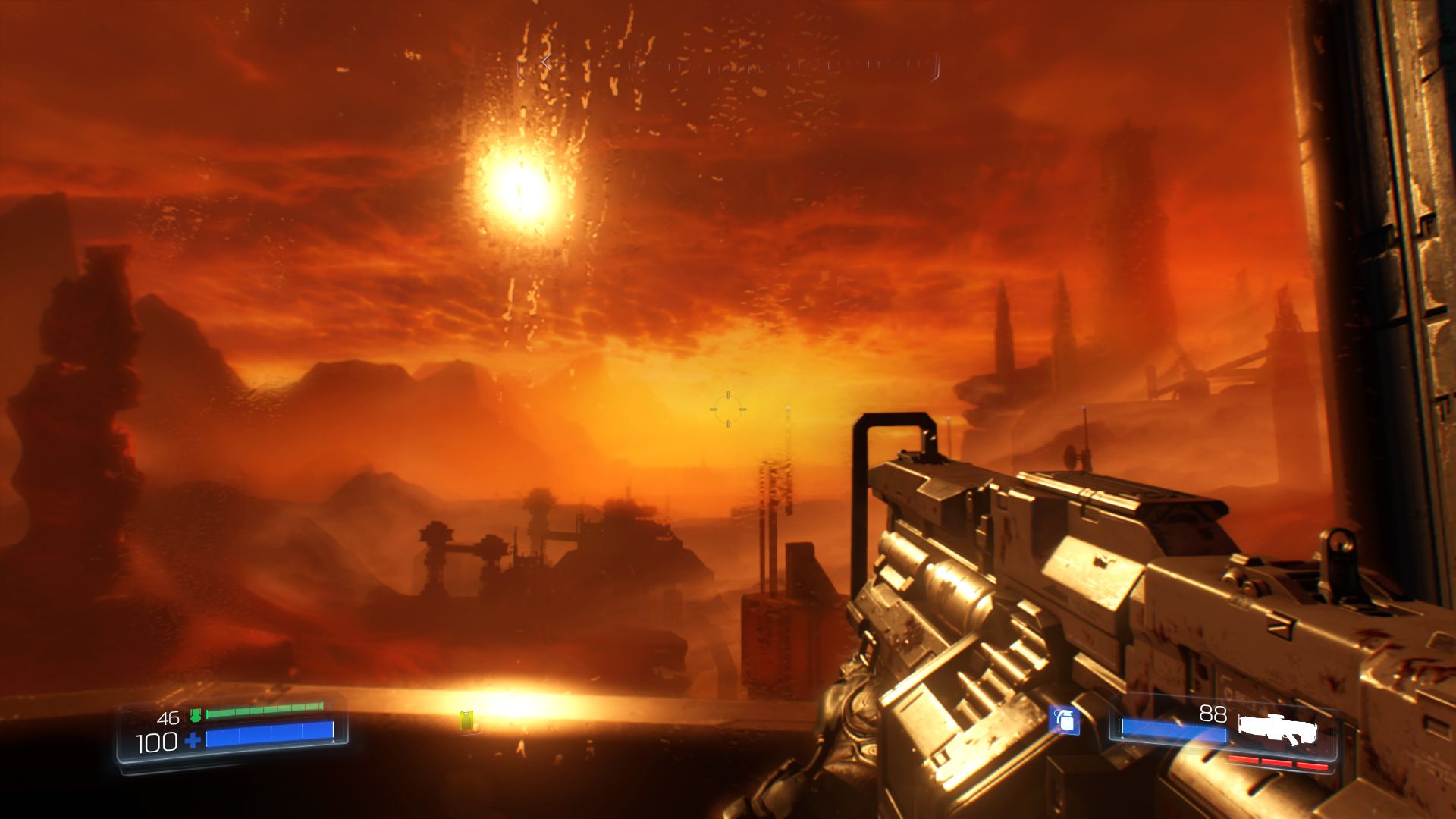Viewport: 1456px width, 819px height.
Task: Click the frag grenade equipment icon
Action: 1065,720
